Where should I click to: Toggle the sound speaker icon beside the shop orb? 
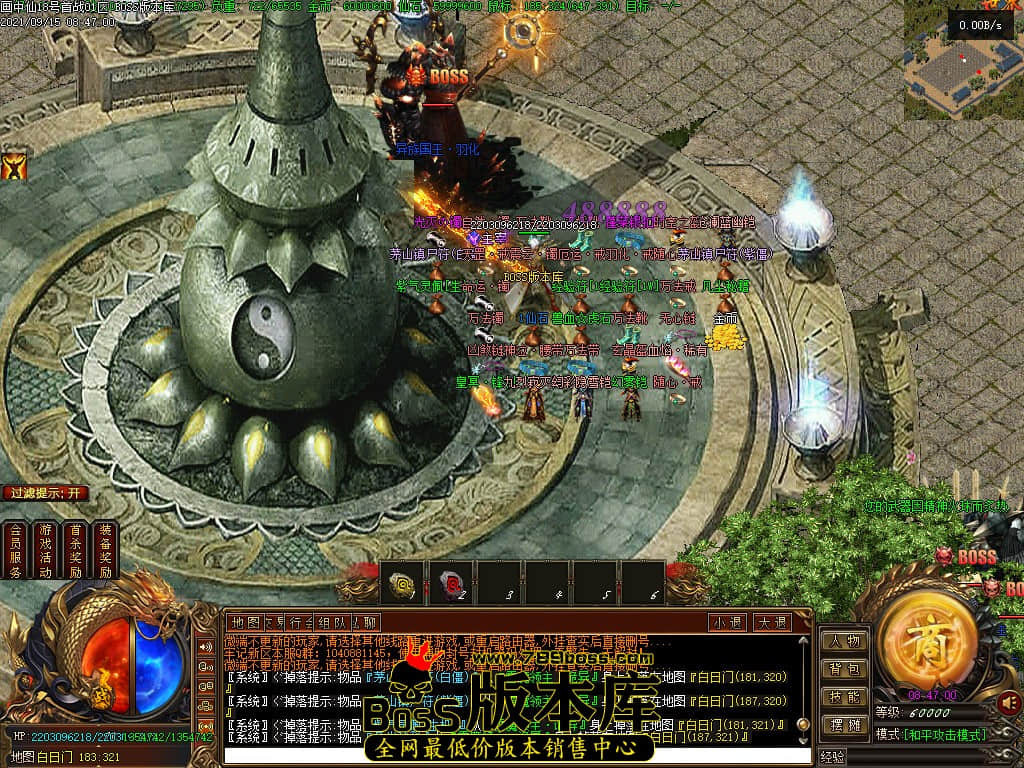1009,701
